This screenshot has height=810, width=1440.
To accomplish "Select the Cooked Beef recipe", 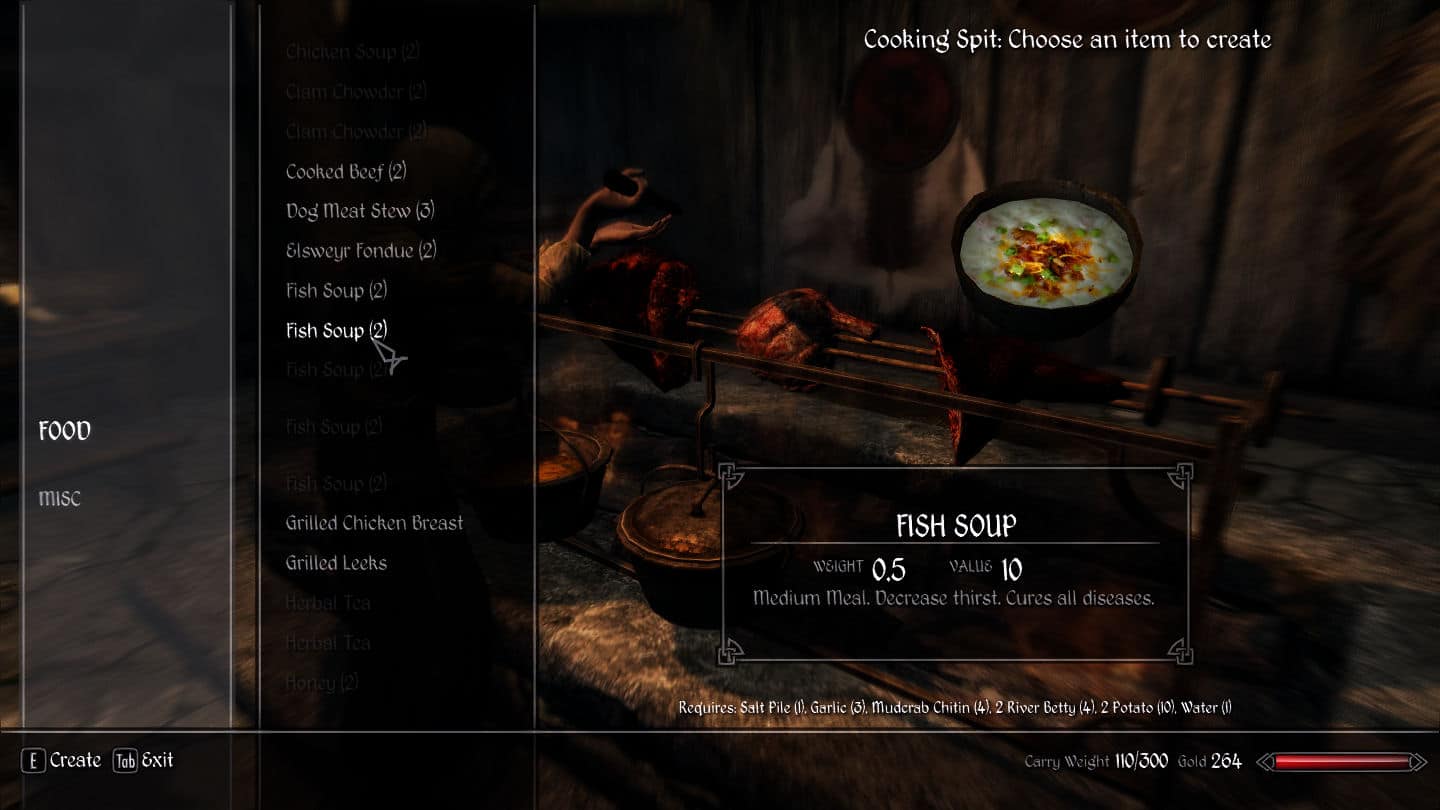I will click(x=345, y=172).
